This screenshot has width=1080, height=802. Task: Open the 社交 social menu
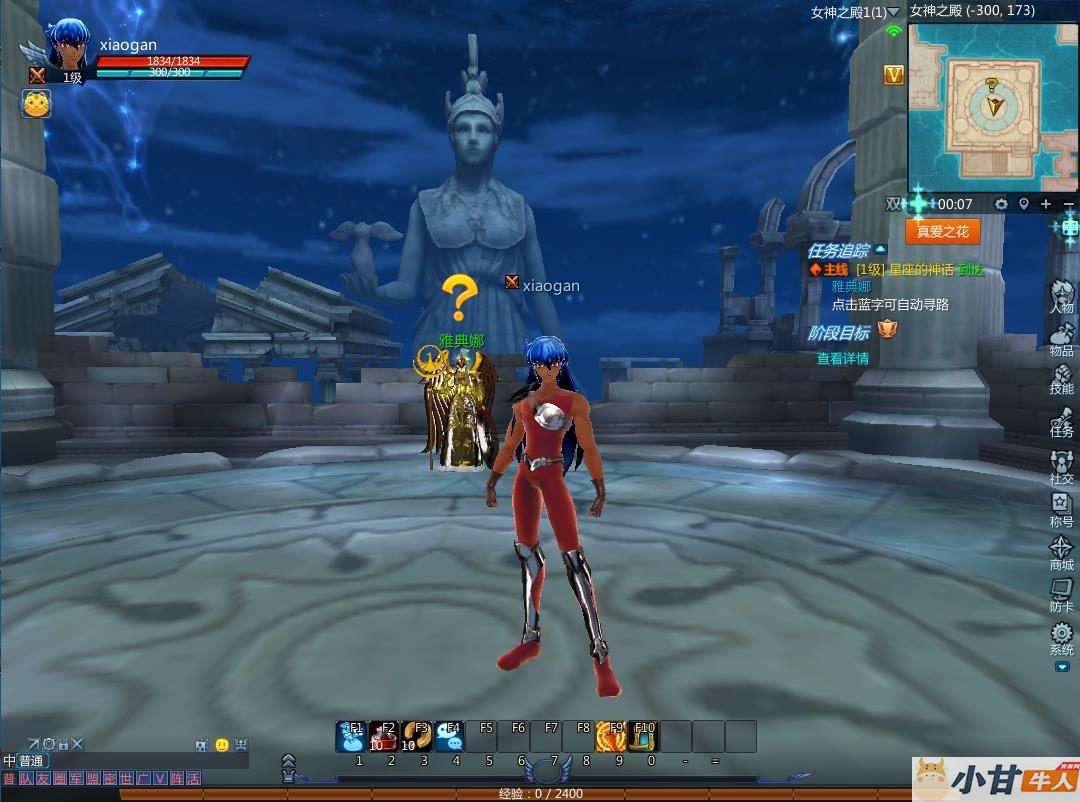click(x=1061, y=465)
